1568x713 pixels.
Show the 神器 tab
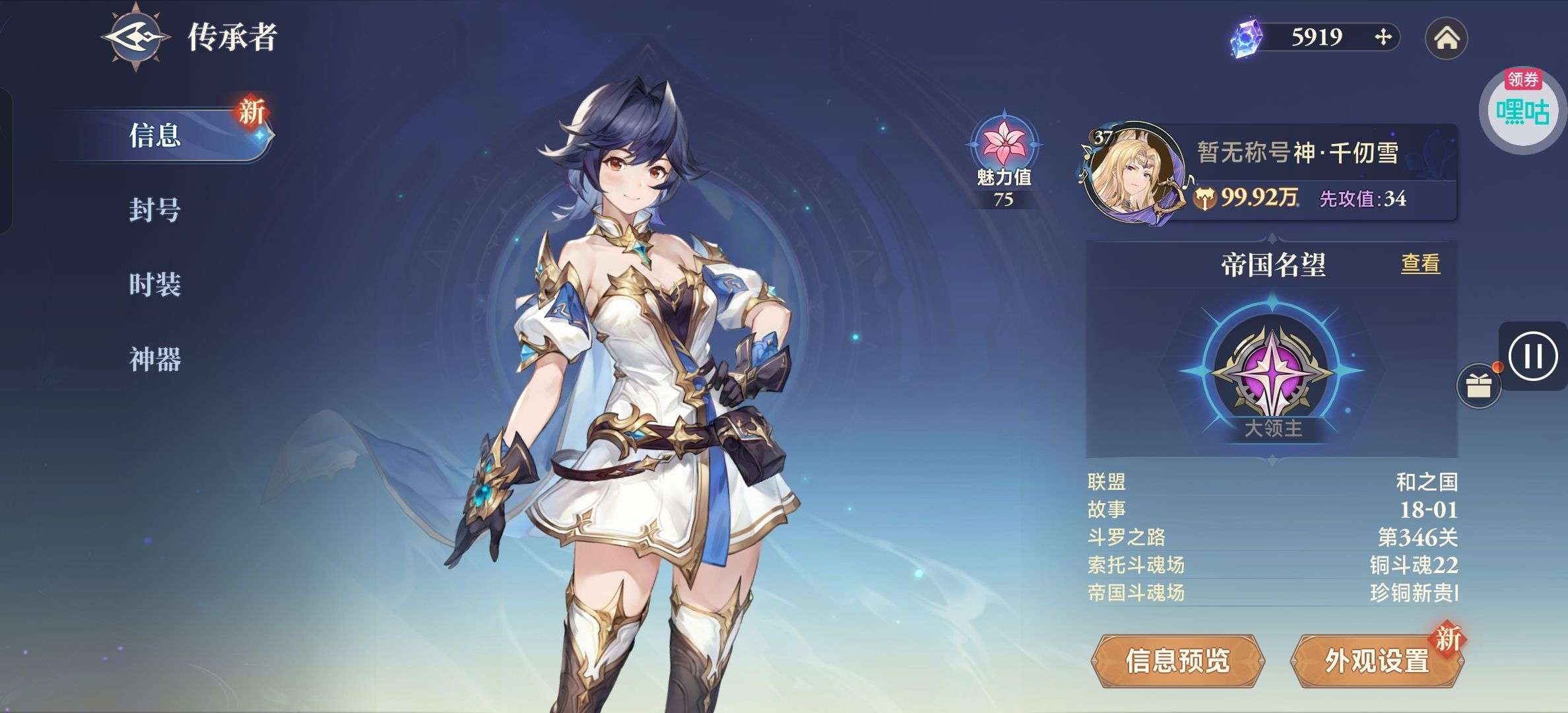(x=156, y=360)
